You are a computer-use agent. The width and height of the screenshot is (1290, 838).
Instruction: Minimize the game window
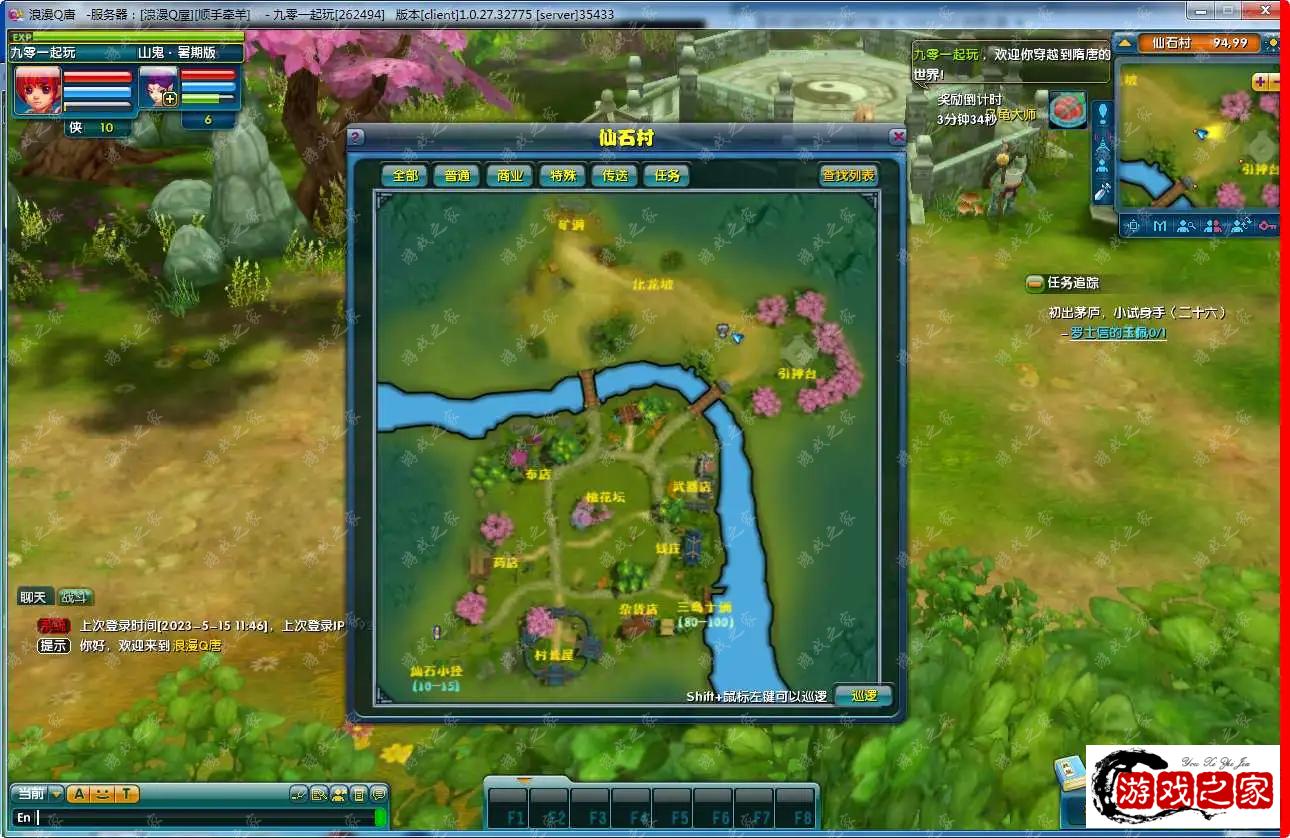click(x=1201, y=11)
